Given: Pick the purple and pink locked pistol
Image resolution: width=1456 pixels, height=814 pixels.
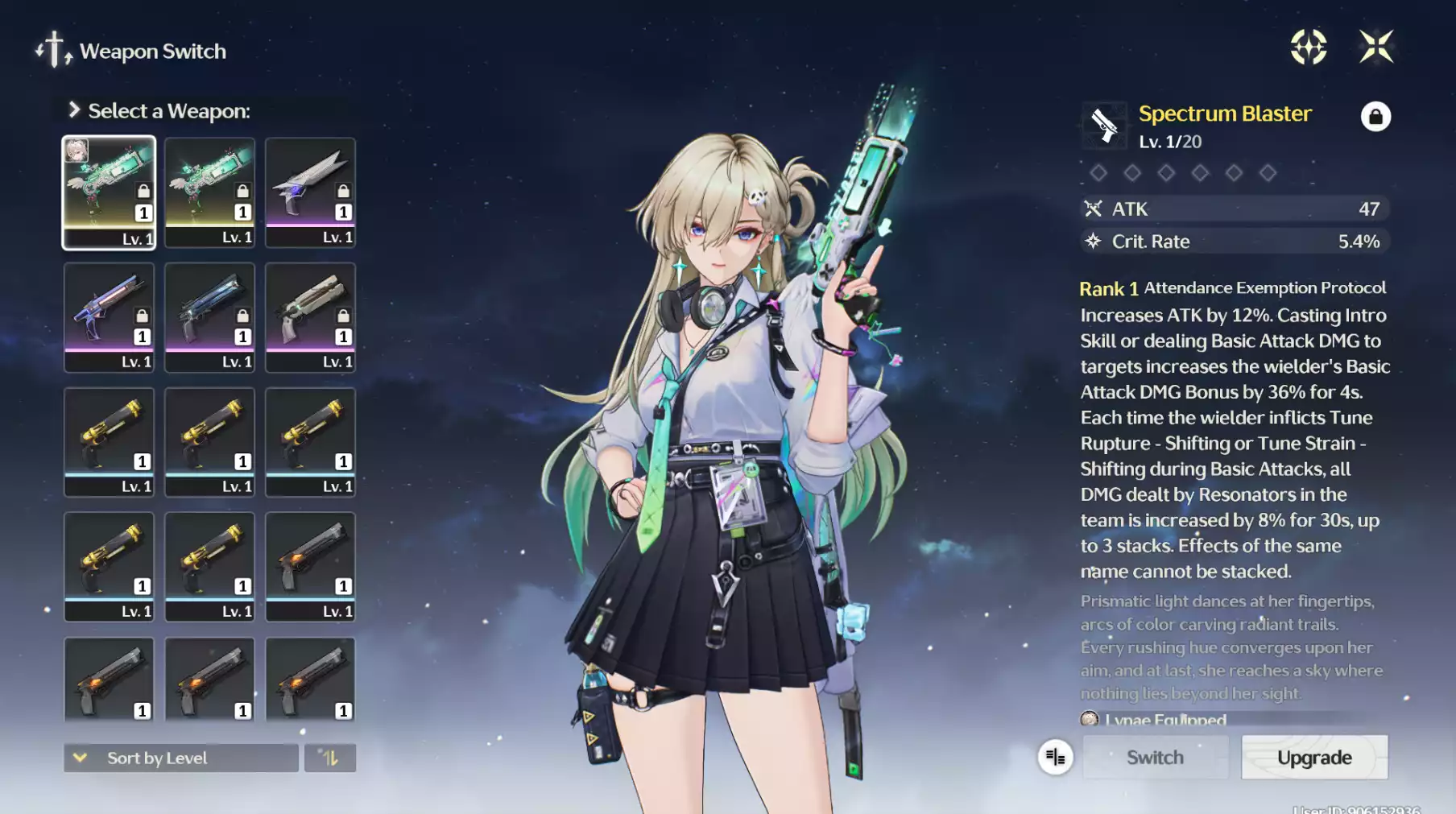Looking at the screenshot, I should tap(109, 317).
